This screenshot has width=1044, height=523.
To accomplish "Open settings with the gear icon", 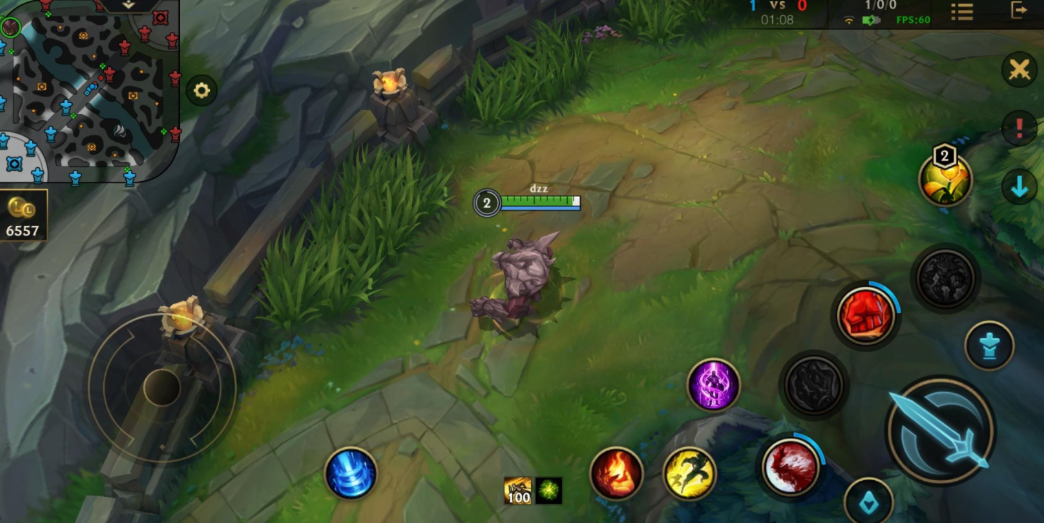I will (201, 91).
